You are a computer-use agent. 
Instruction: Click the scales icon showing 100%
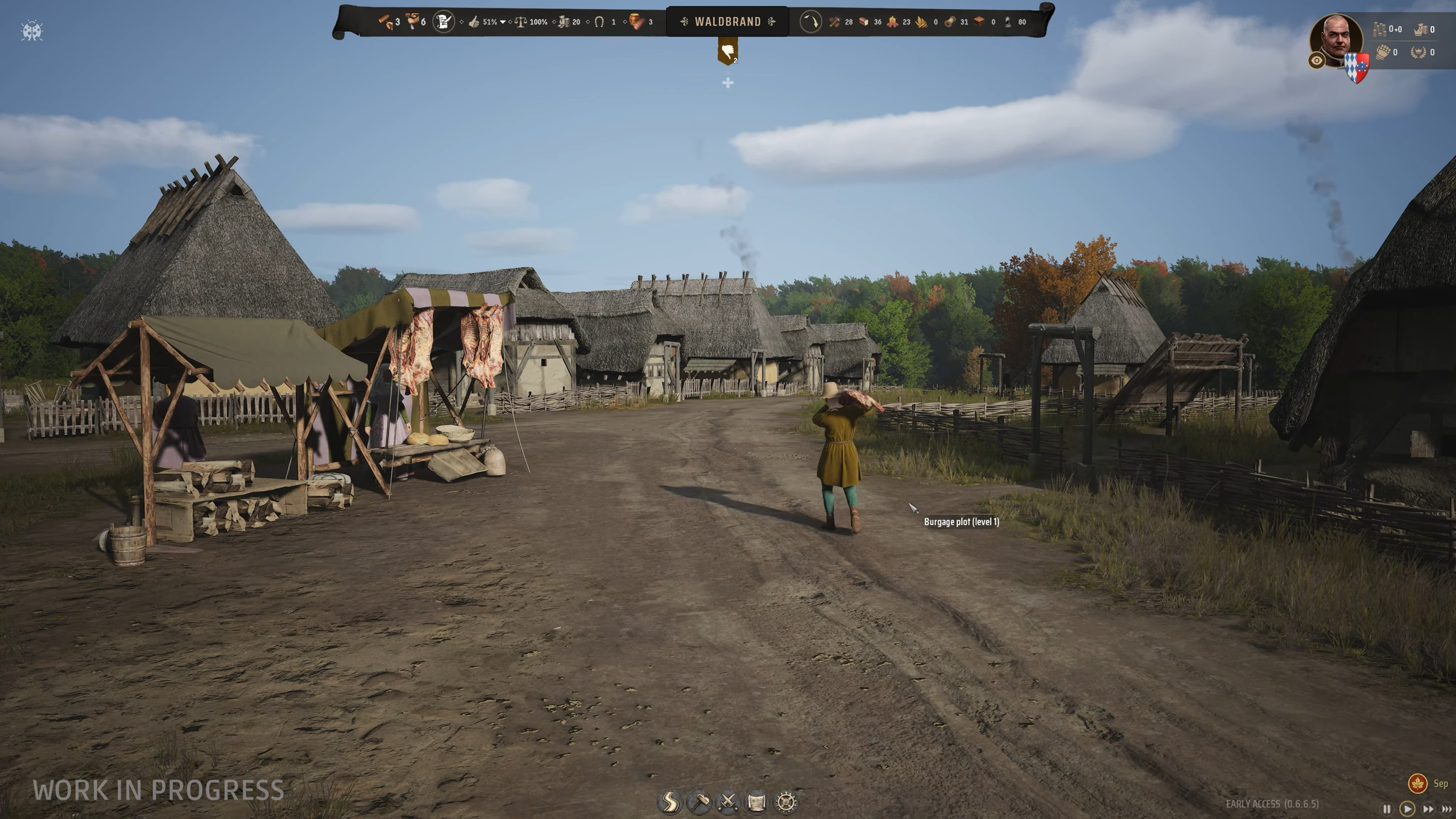click(520, 22)
